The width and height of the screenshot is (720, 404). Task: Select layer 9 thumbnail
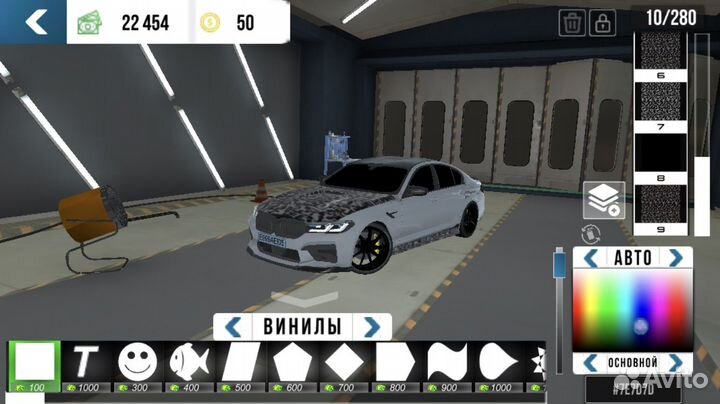coord(660,204)
